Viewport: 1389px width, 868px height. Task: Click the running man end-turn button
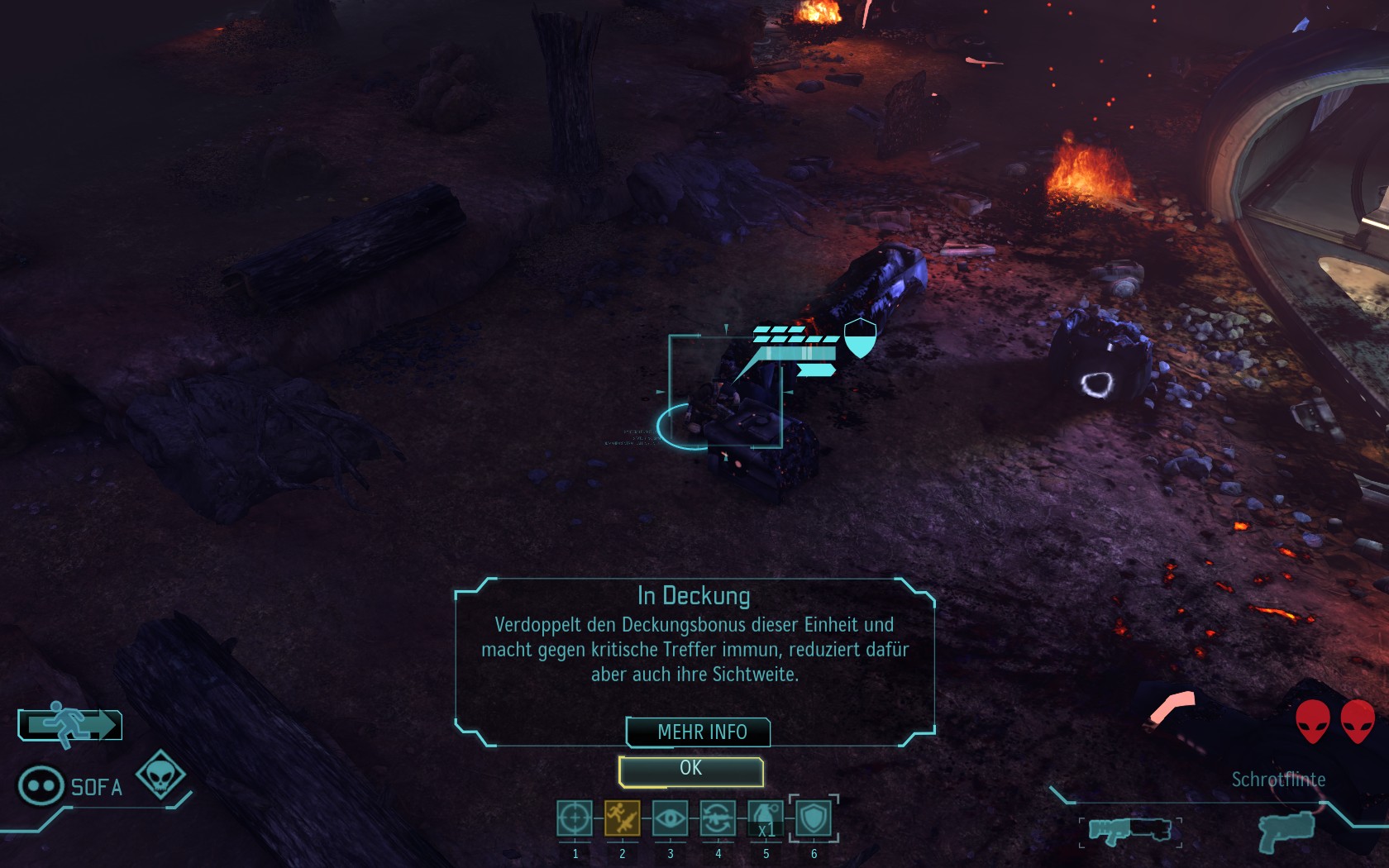(70, 725)
